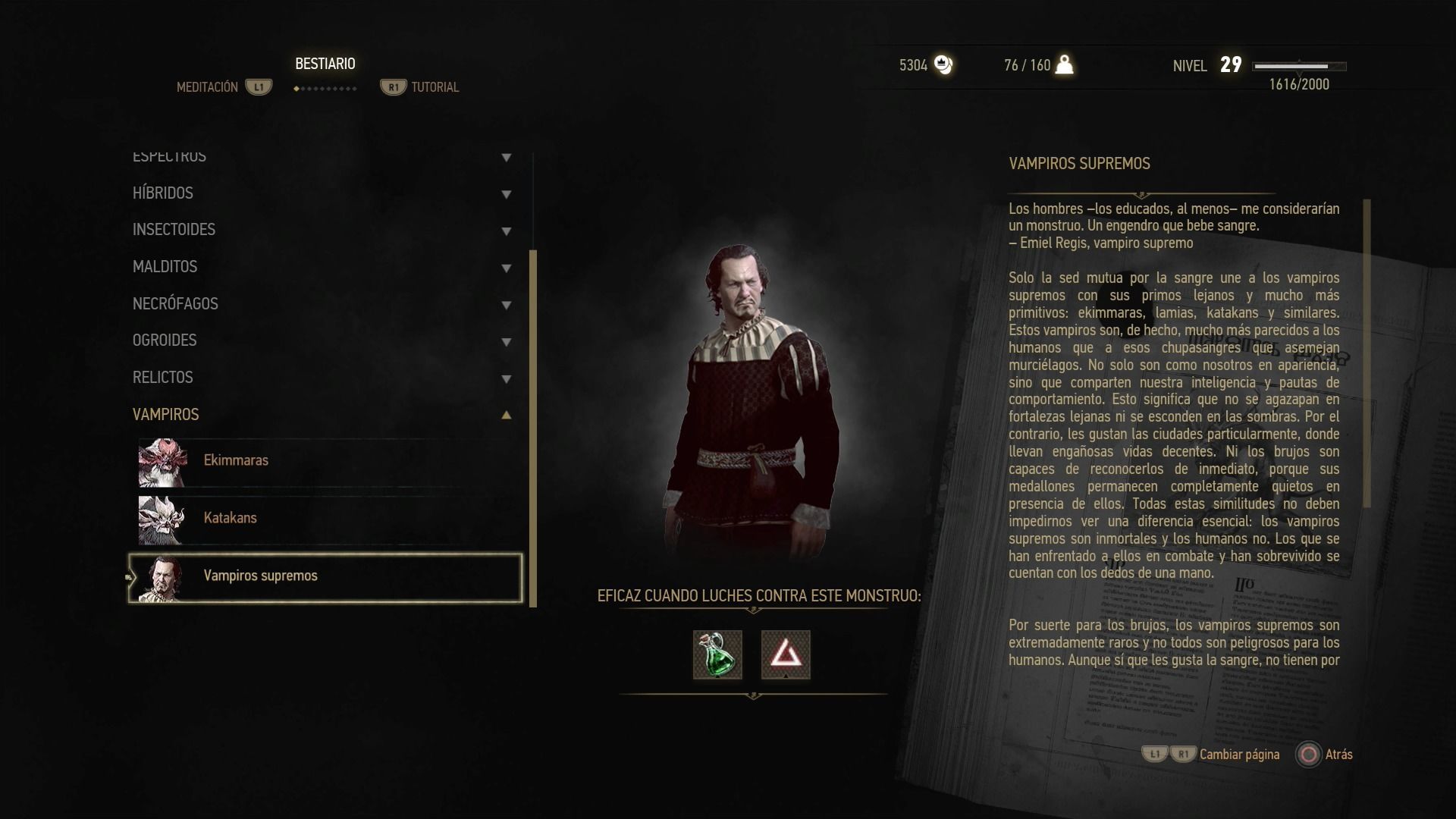
Task: Click the Cambiar página label
Action: (1239, 755)
